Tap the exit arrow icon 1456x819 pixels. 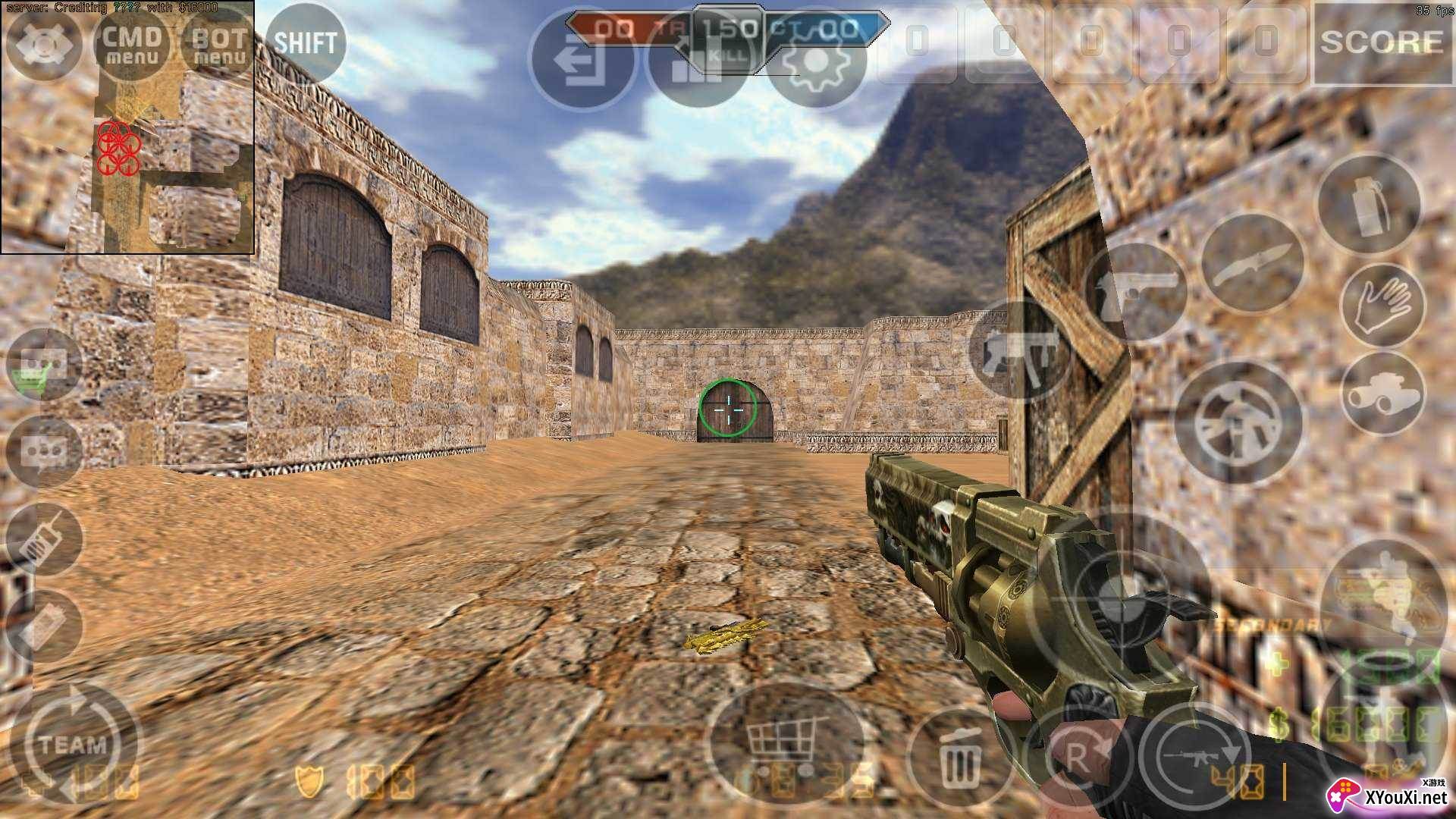(580, 61)
